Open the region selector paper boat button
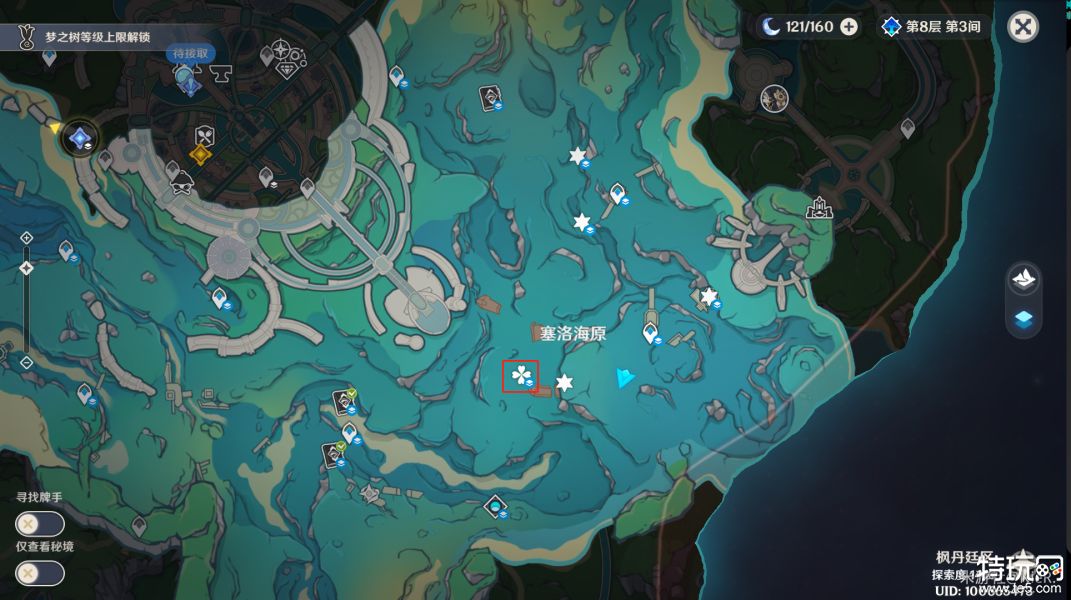Screen dimensions: 1071x600 click(1023, 278)
